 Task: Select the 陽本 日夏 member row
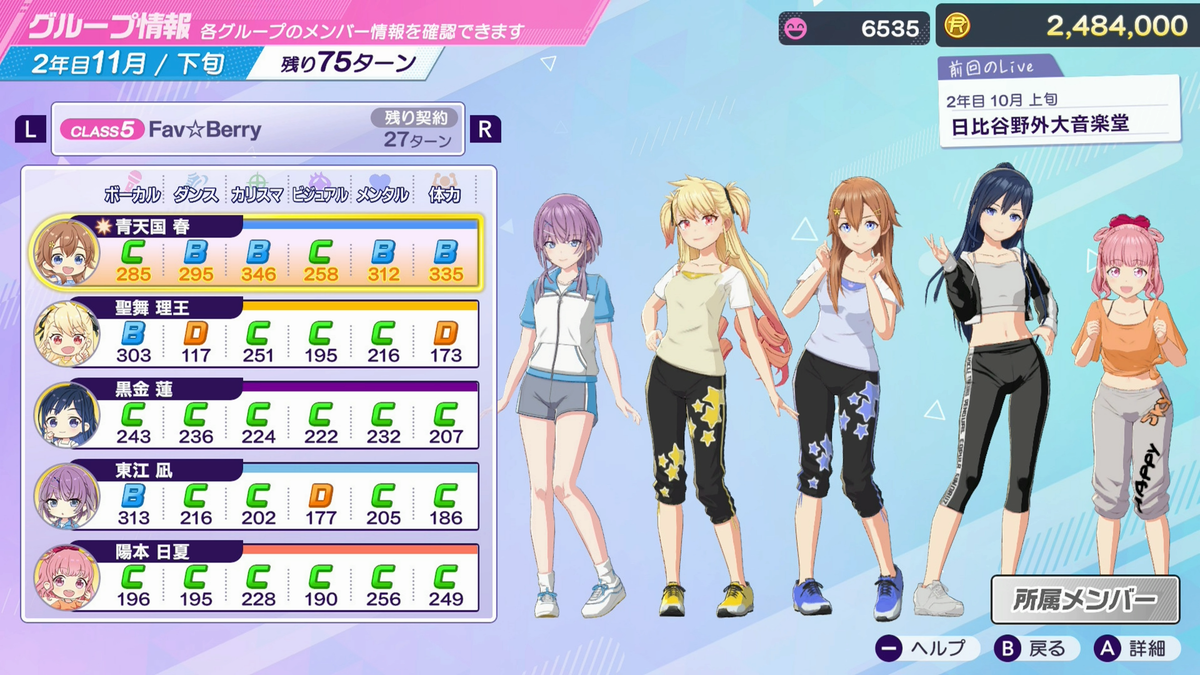pos(260,578)
